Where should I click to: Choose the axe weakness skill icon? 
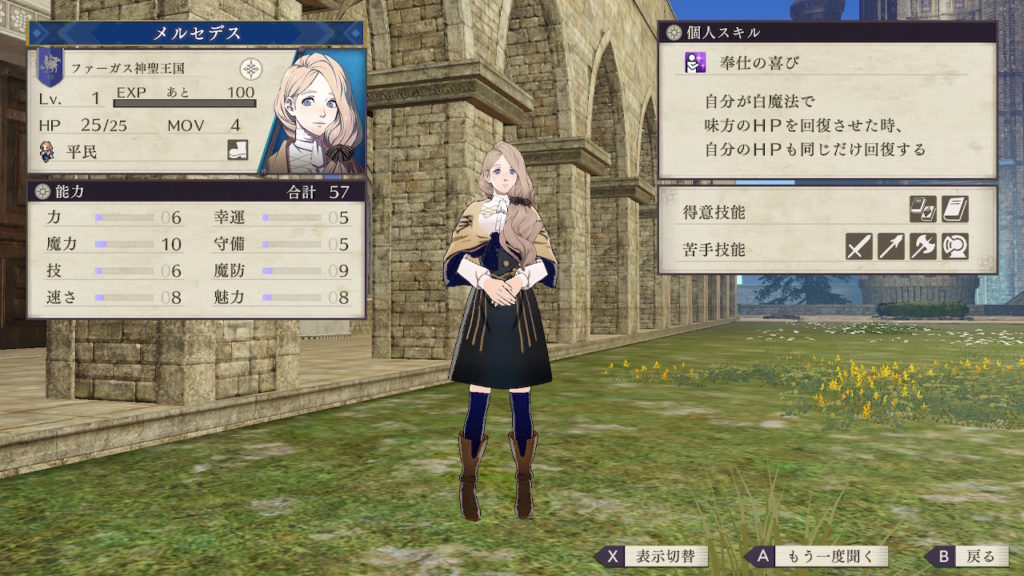(922, 246)
